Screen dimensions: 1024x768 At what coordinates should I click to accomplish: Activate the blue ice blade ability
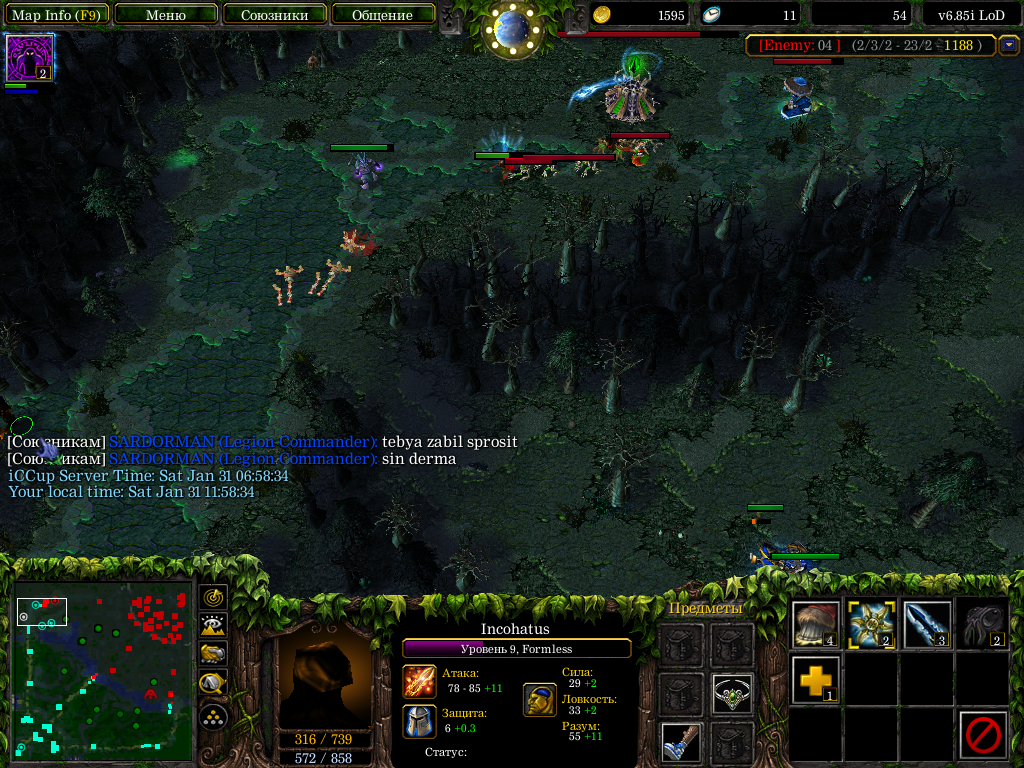click(926, 624)
